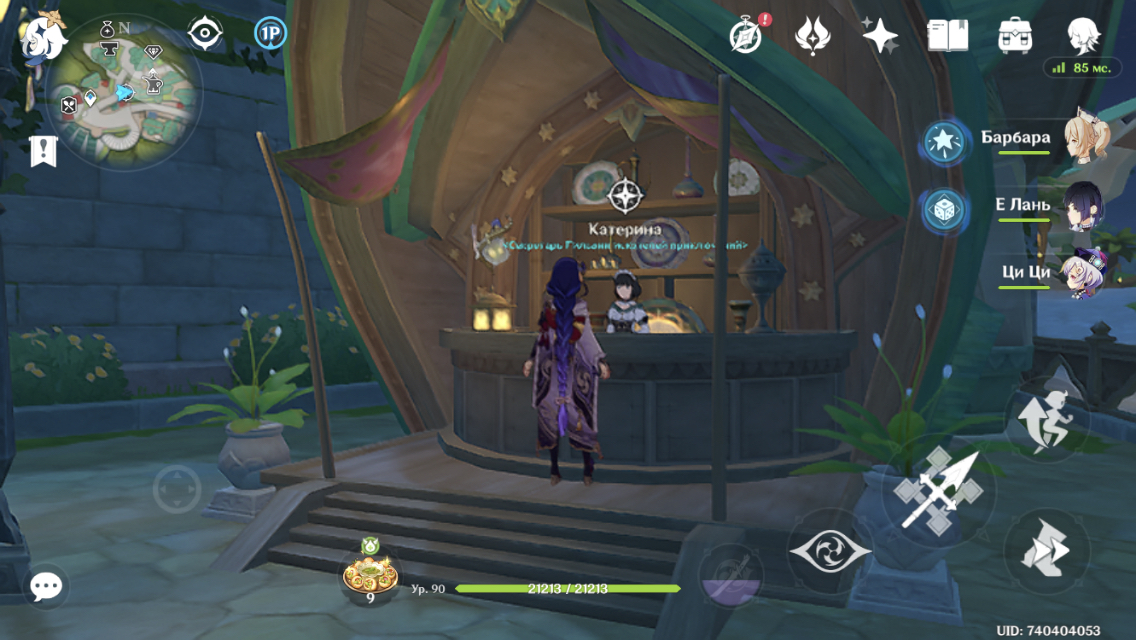Open the Wish screen icon
The image size is (1136, 640).
(x=812, y=36)
